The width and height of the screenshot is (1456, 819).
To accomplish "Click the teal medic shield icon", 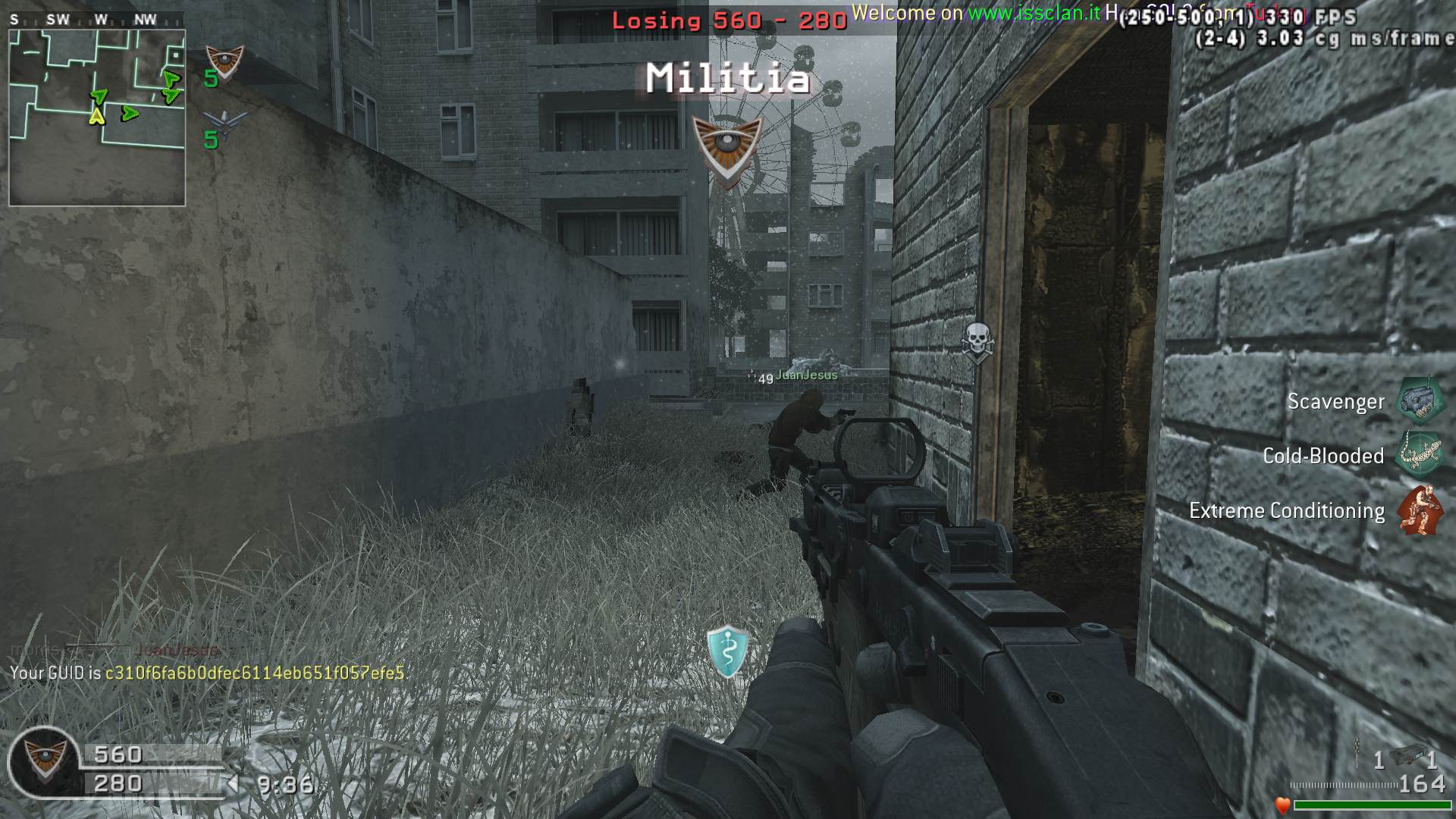I will pos(728,651).
